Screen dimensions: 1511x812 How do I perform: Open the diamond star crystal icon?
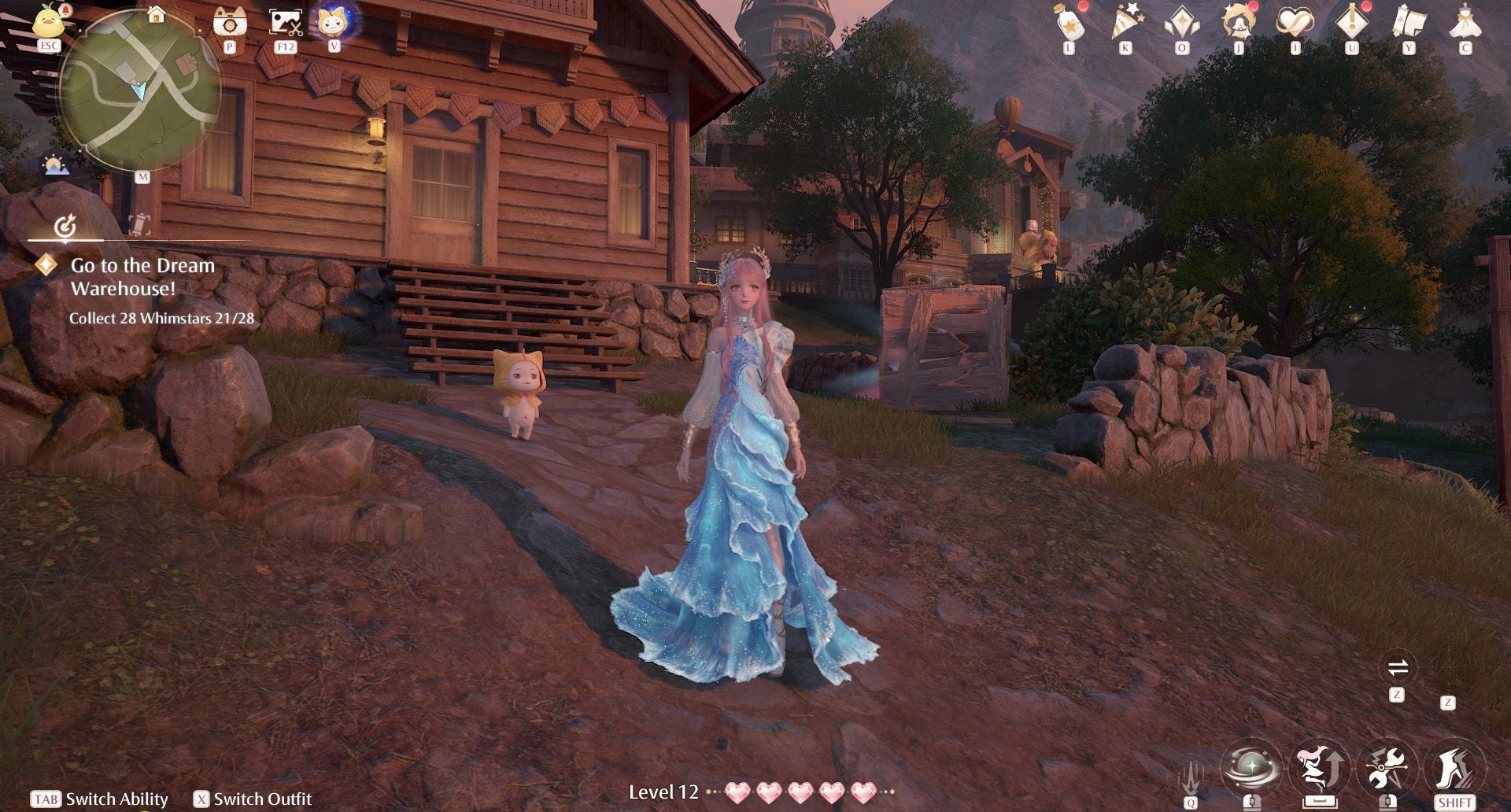[x=1182, y=24]
